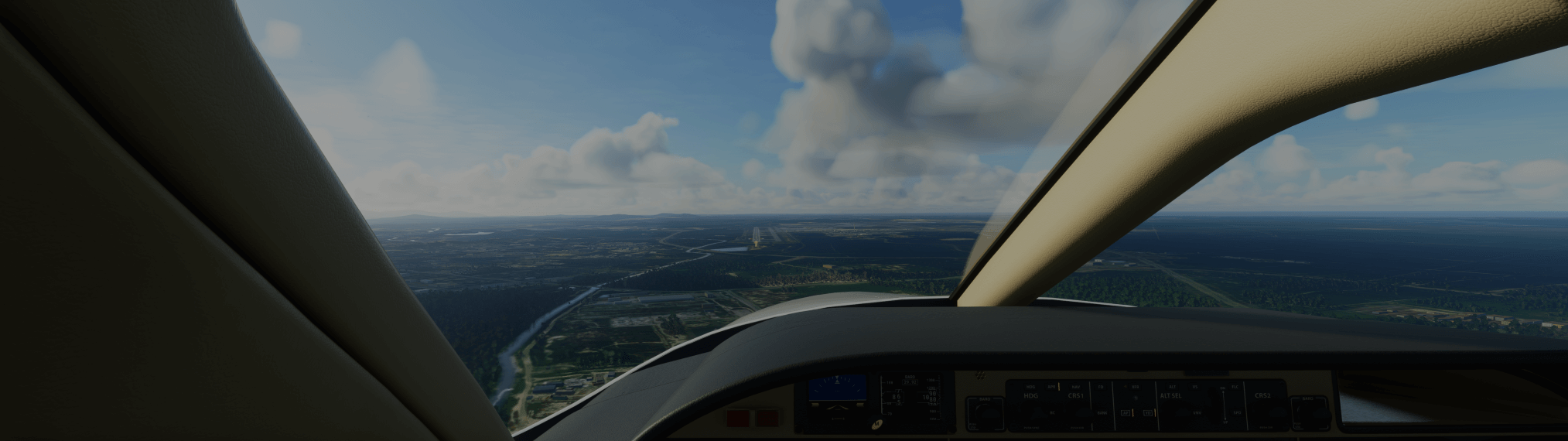
Task: Arm the APR approach mode button
Action: tap(1051, 387)
